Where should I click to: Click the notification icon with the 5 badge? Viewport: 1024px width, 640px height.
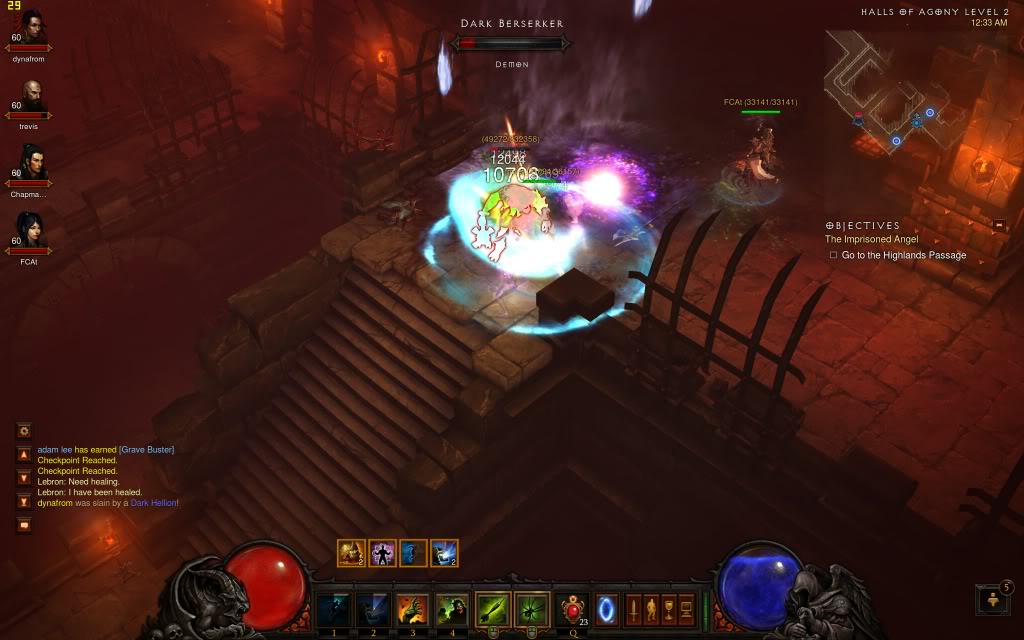pos(994,598)
